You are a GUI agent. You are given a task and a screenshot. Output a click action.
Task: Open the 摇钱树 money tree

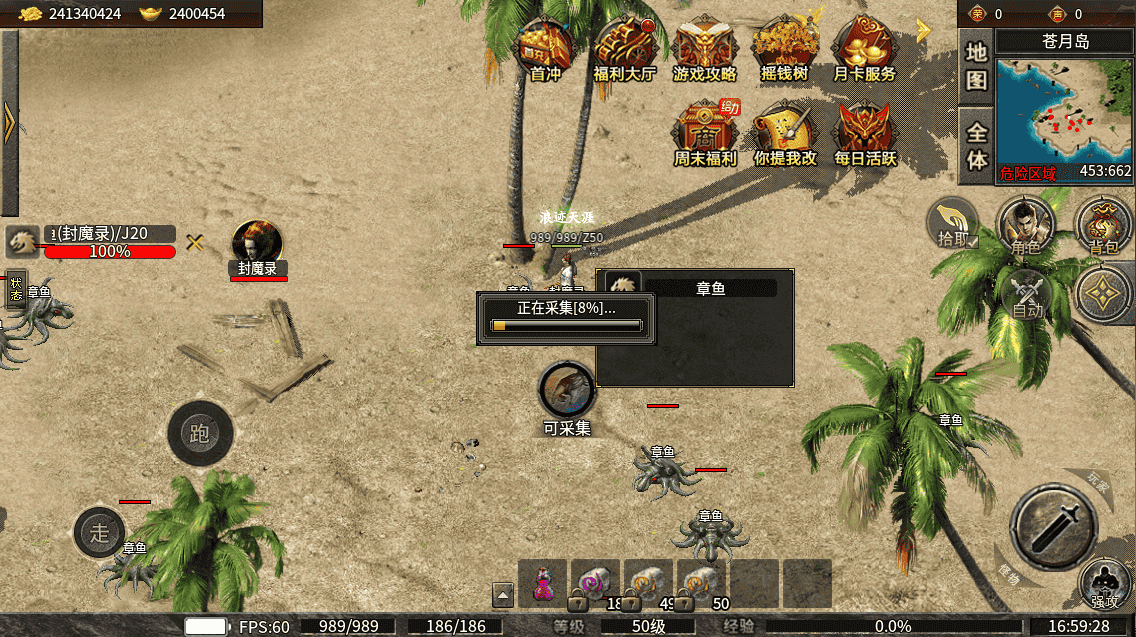click(784, 50)
